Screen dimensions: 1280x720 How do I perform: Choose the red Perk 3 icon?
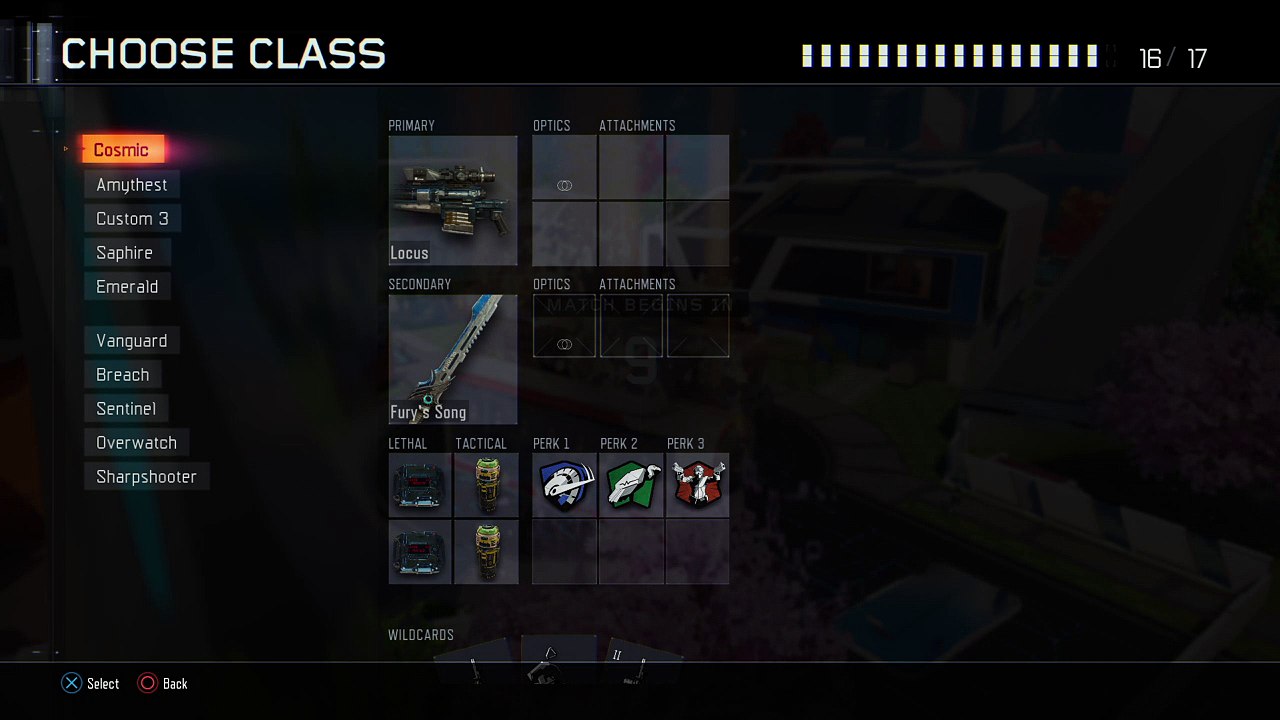pos(698,485)
